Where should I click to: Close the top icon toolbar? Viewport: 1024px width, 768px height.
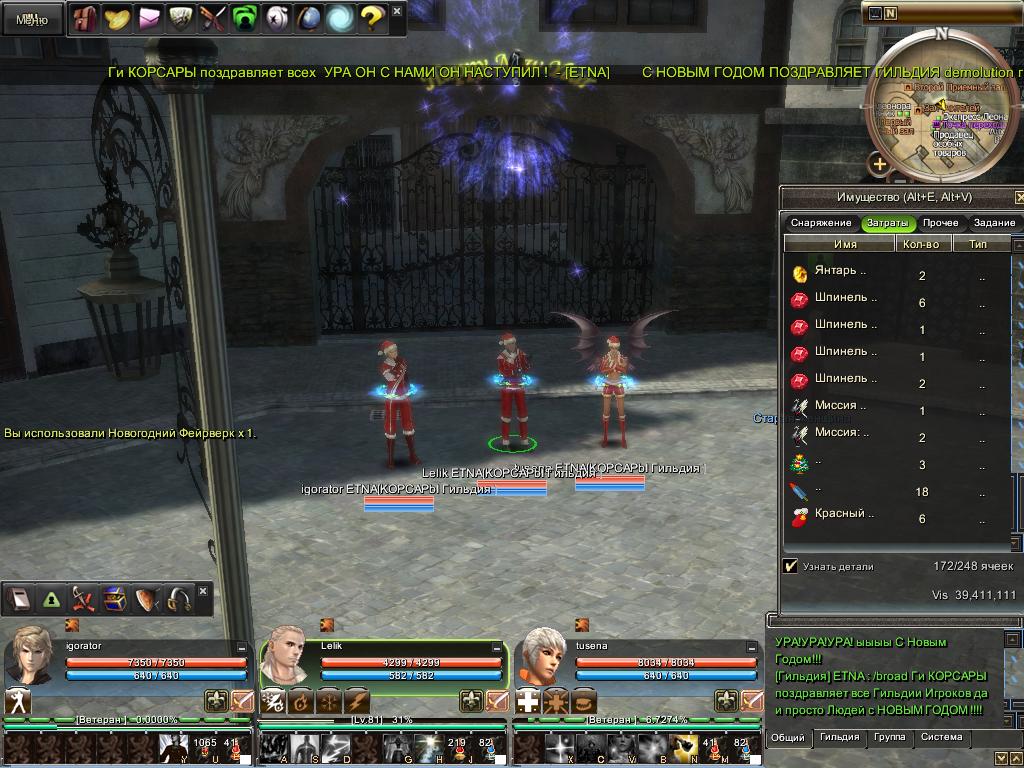click(397, 12)
